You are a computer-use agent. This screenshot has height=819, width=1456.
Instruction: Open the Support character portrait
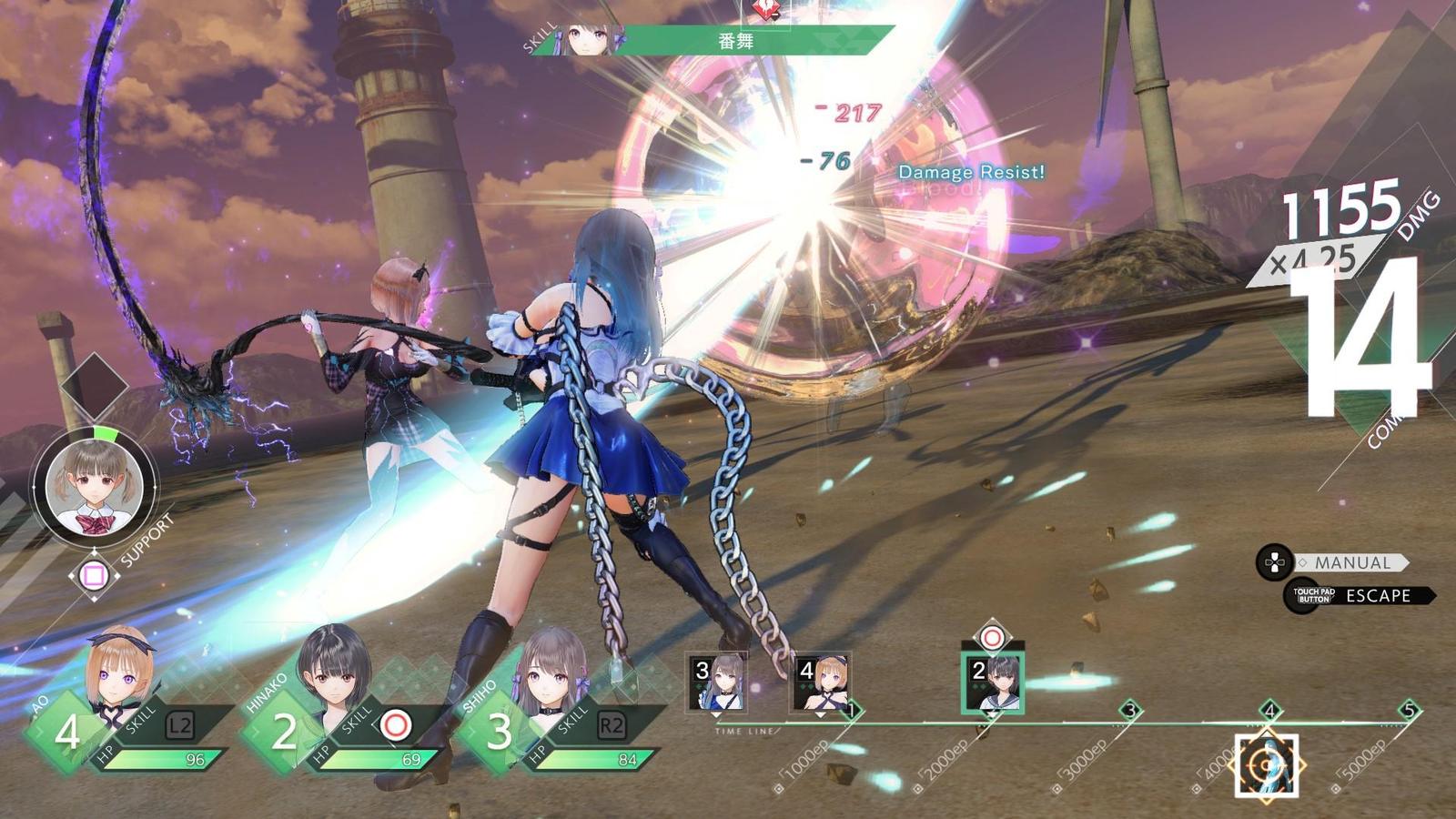coord(94,487)
